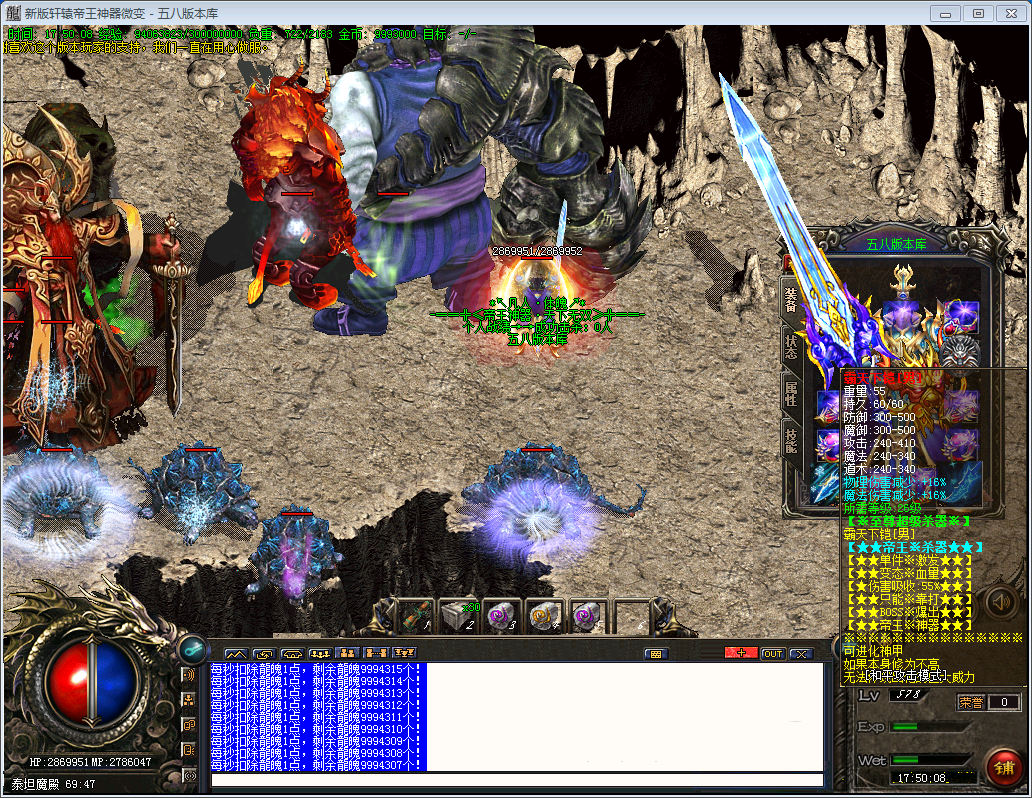Select the grey box stack x30 in slot 2
Viewport: 1032px width, 798px height.
click(460, 616)
